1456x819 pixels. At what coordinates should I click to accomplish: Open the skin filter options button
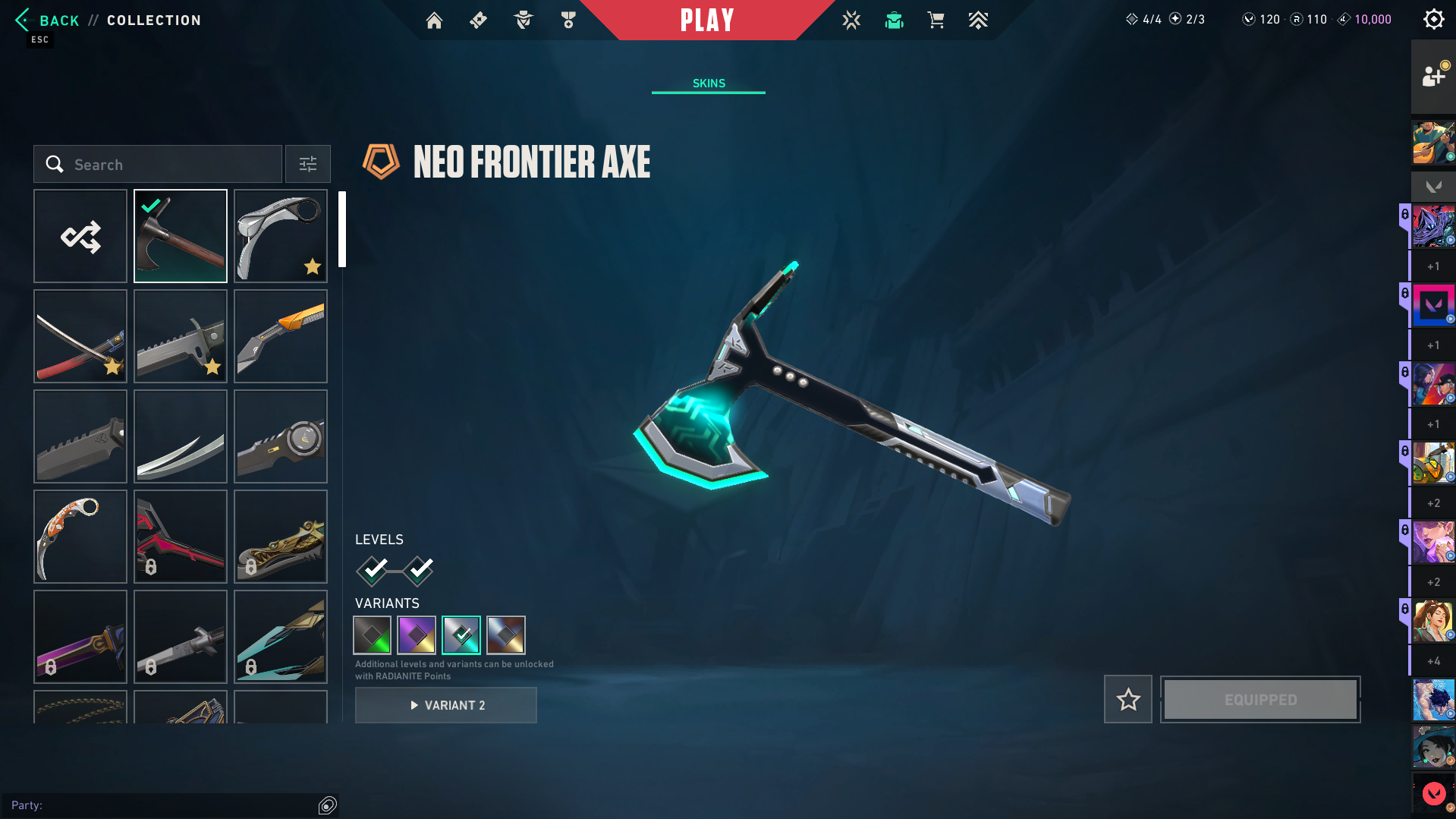pyautogui.click(x=308, y=165)
